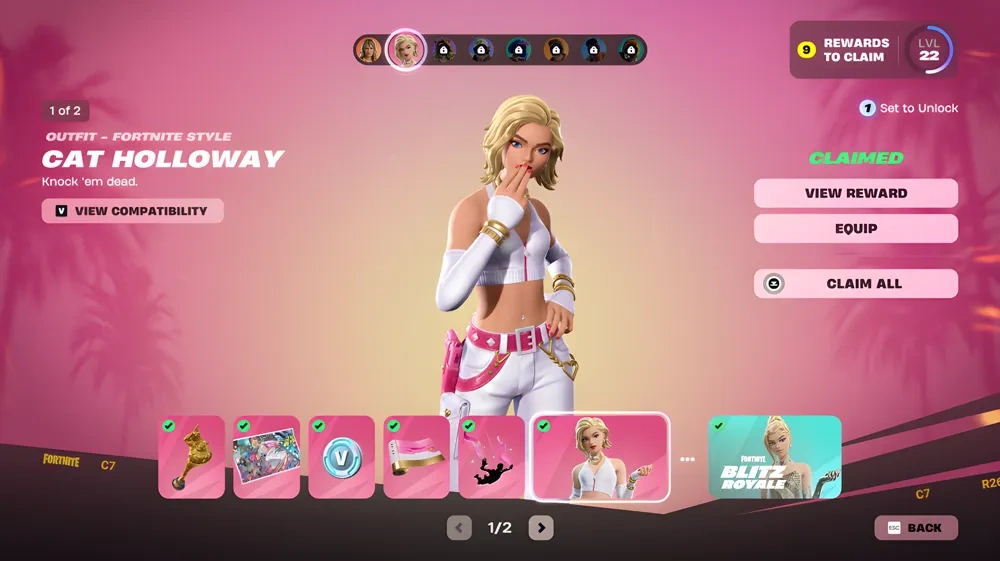This screenshot has height=561, width=1000.
Task: Select the golden trophy reward tile
Action: coord(191,457)
